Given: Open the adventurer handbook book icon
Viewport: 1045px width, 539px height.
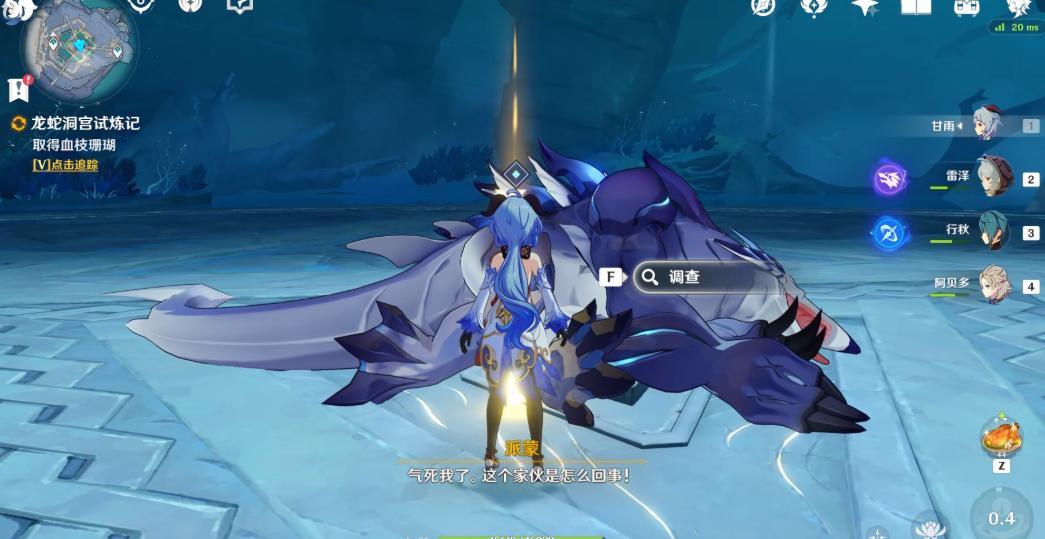Looking at the screenshot, I should click(x=915, y=7).
